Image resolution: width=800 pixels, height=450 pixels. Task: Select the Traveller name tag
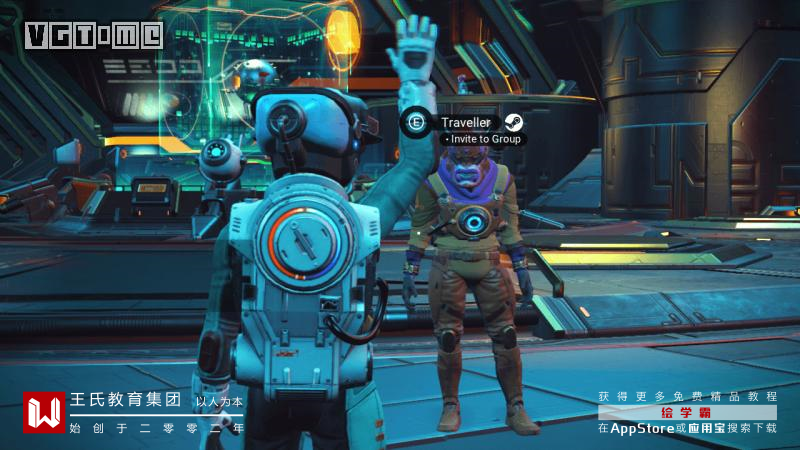tap(466, 122)
